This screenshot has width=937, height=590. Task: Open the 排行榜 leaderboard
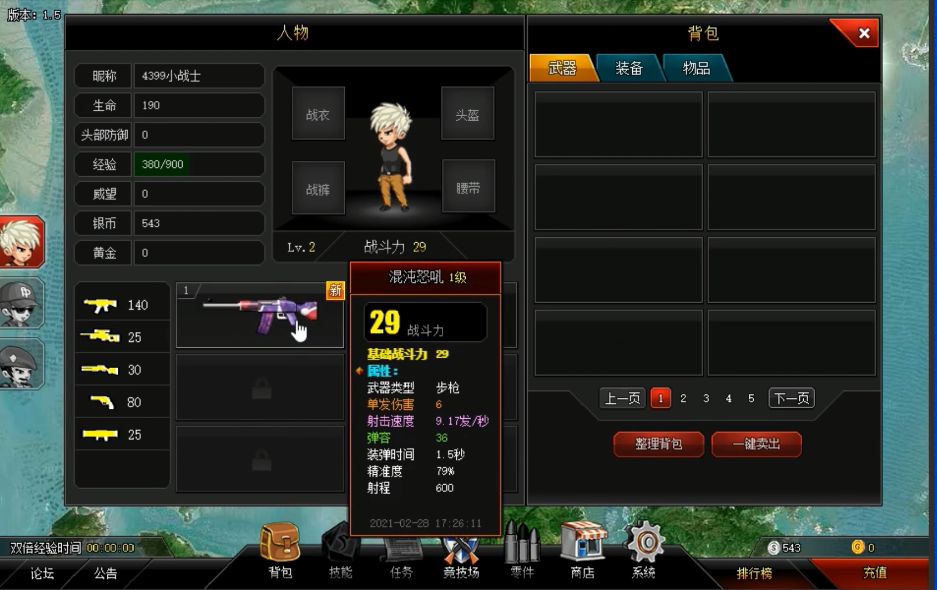click(x=754, y=573)
